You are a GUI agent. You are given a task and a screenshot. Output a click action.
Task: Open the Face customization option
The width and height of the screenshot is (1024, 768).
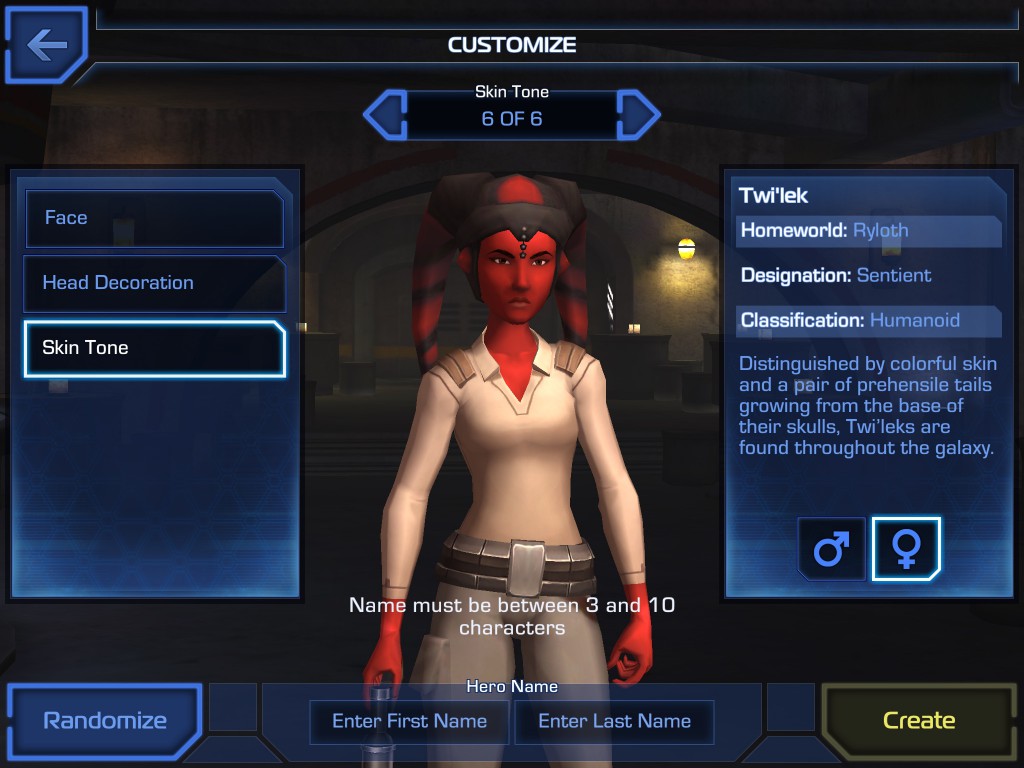pos(154,218)
